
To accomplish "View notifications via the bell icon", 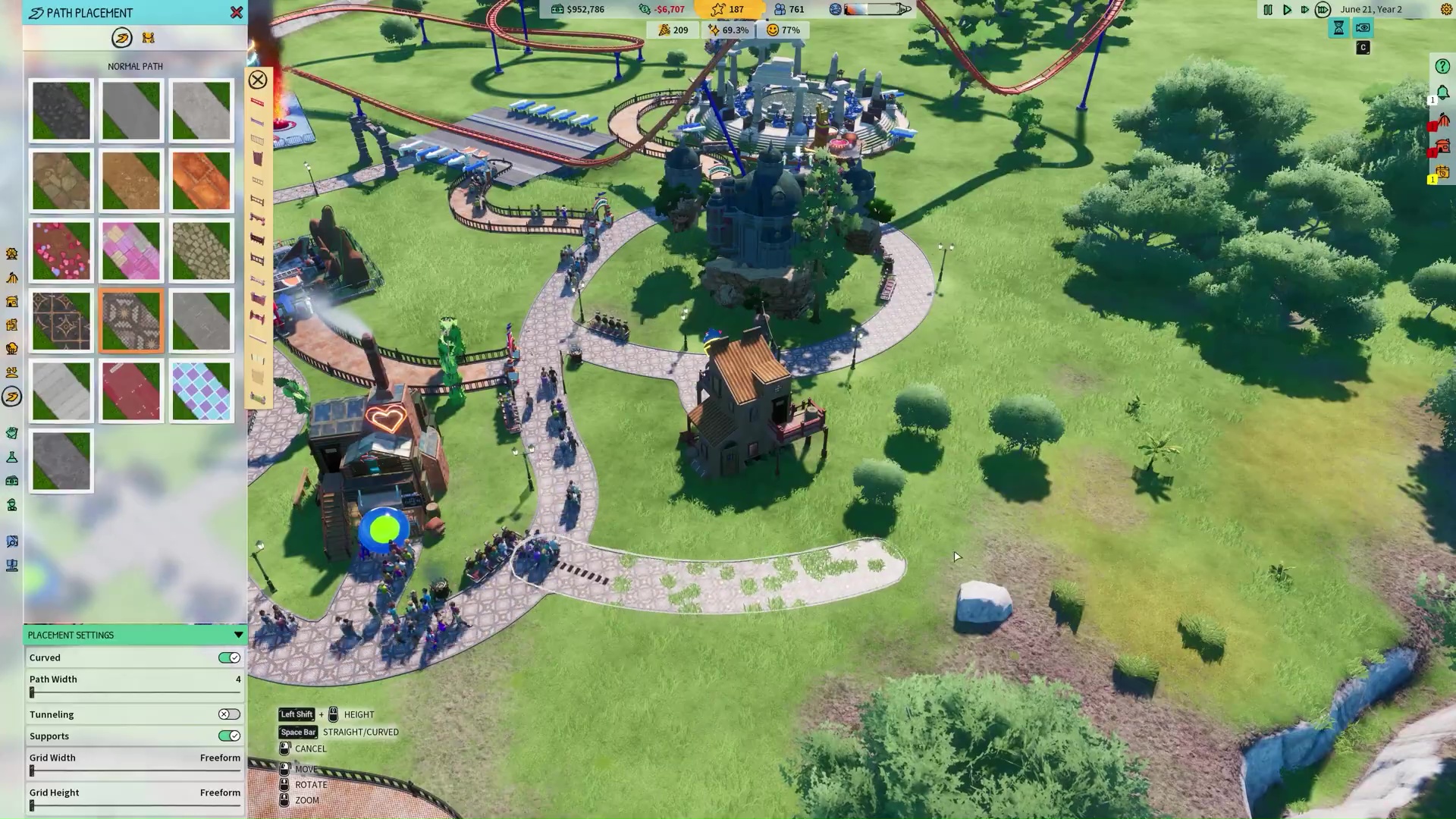I will coord(1442,93).
